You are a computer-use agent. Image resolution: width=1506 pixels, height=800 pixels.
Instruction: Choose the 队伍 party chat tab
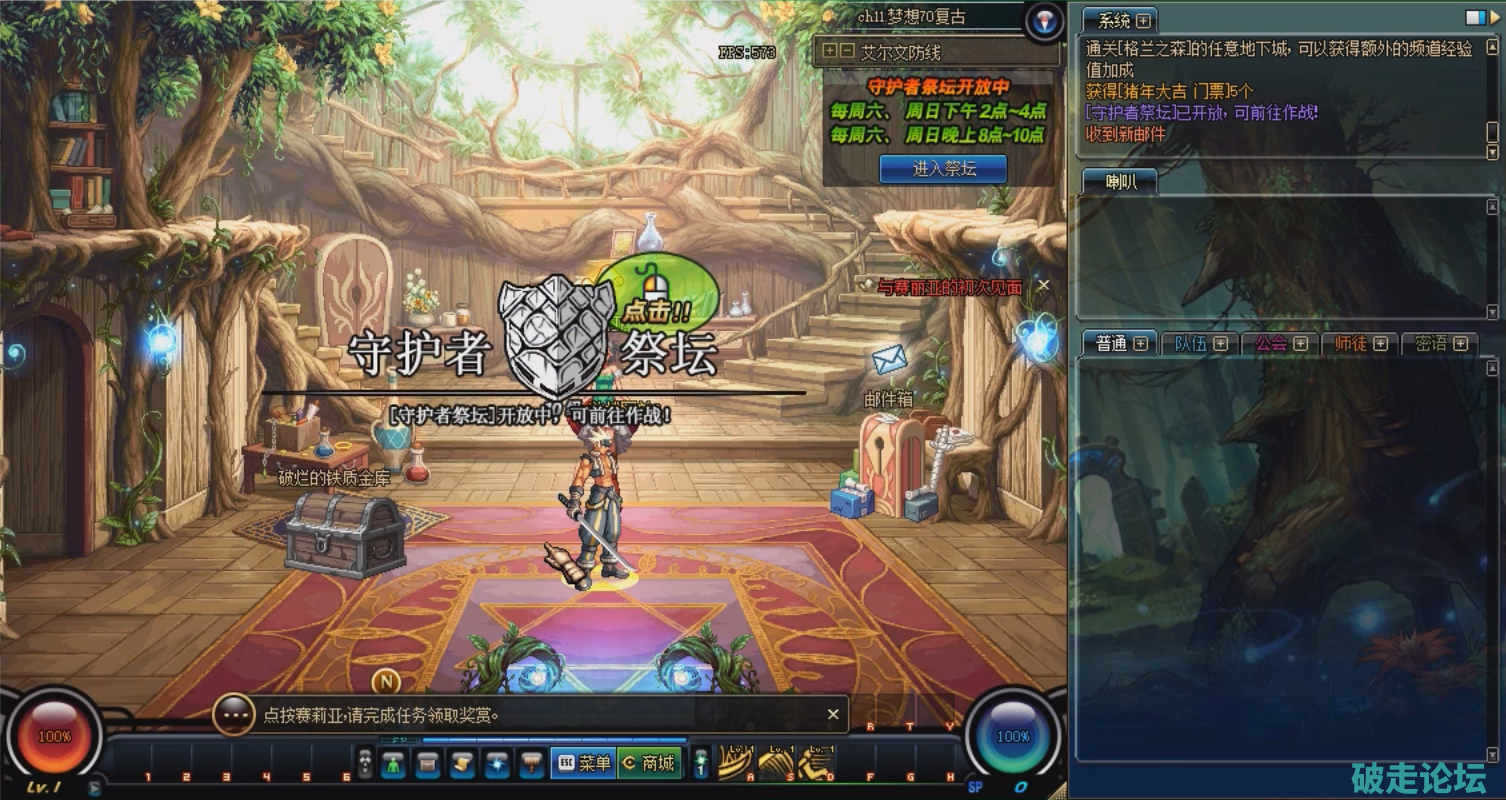1190,344
